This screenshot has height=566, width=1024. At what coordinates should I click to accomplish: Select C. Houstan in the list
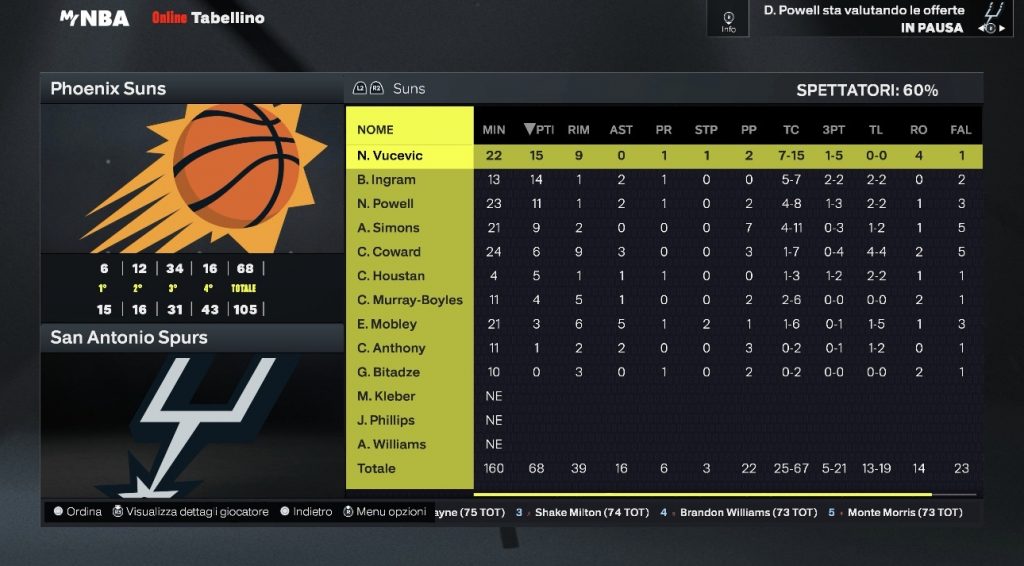click(x=391, y=276)
